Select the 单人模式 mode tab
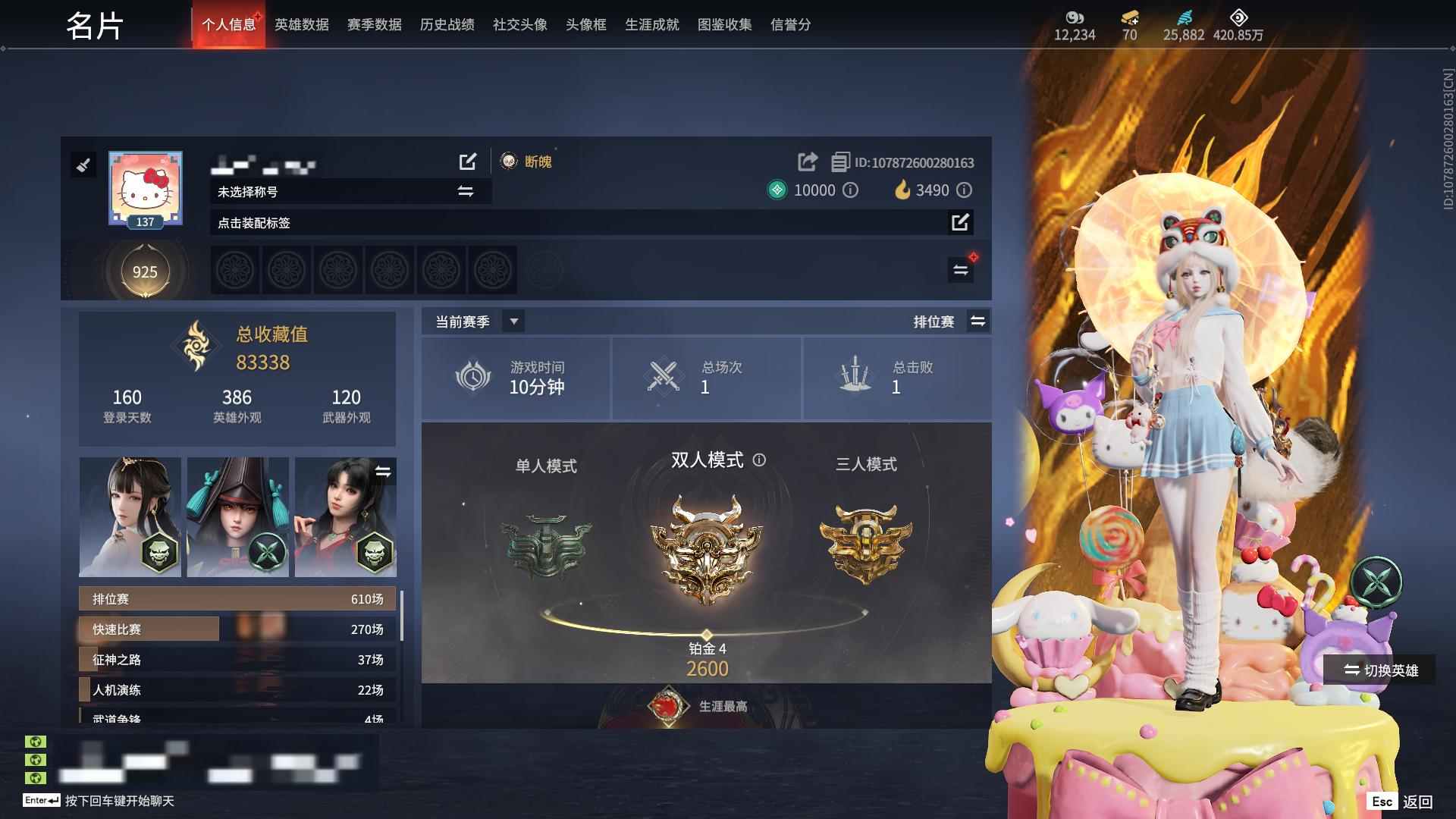 548,467
